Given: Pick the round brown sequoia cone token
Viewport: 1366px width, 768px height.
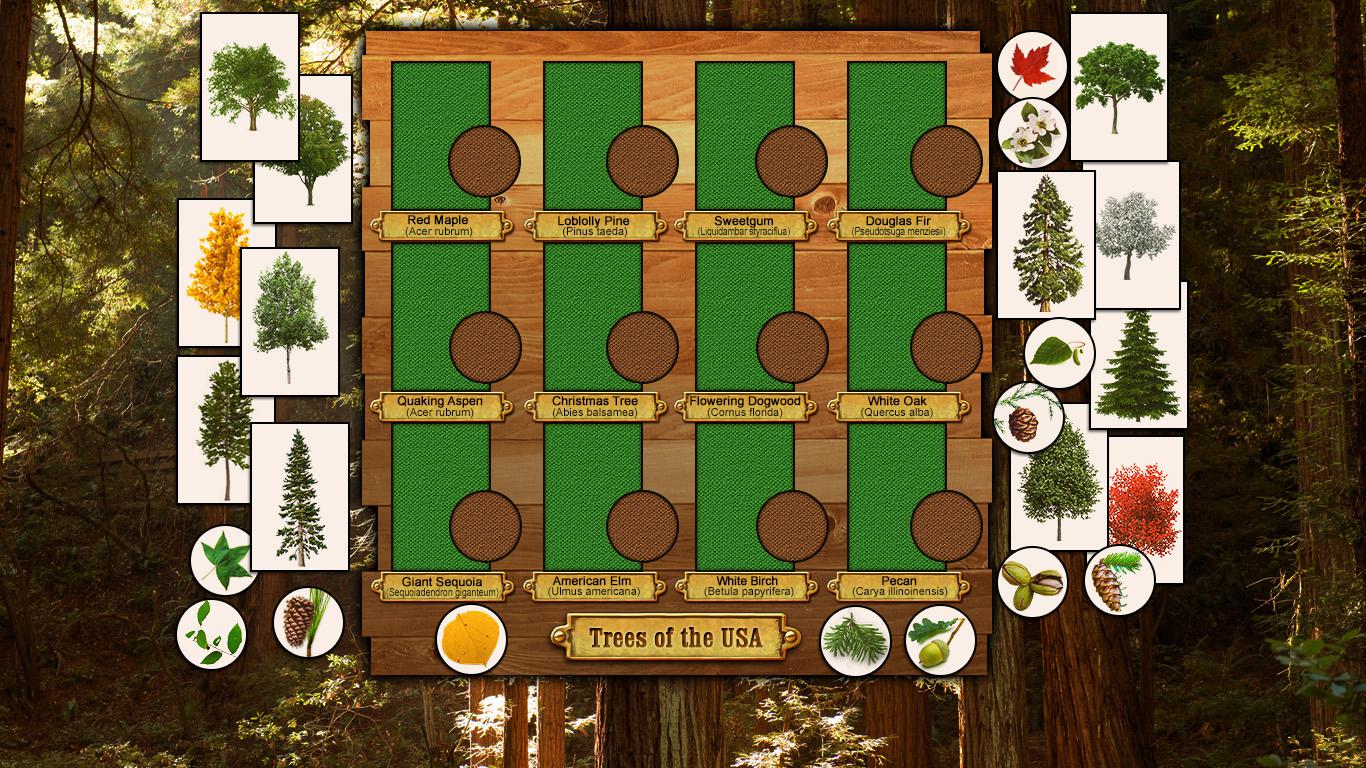Looking at the screenshot, I should tap(1027, 418).
